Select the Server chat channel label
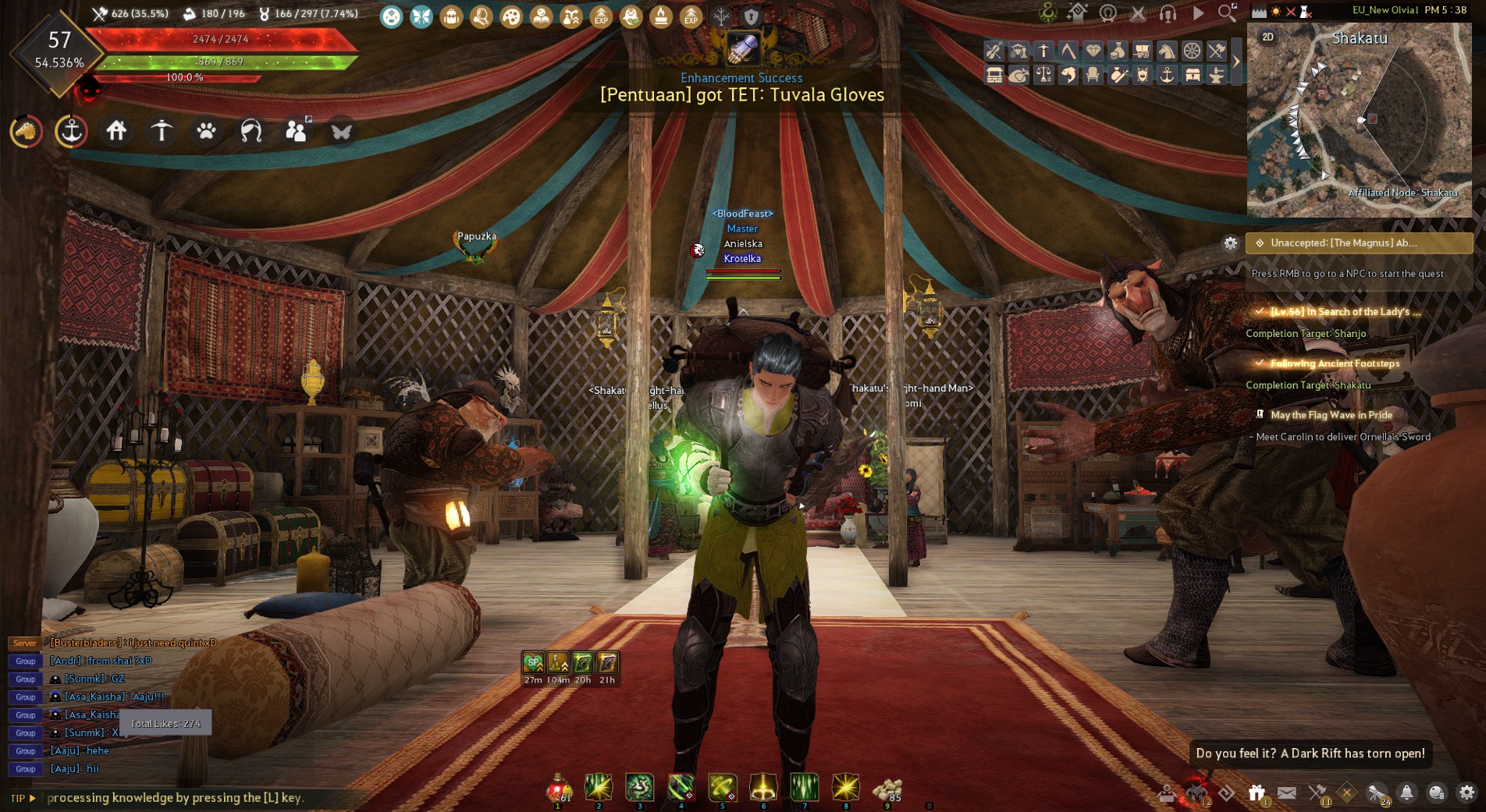Viewport: 1486px width, 812px height. point(24,644)
